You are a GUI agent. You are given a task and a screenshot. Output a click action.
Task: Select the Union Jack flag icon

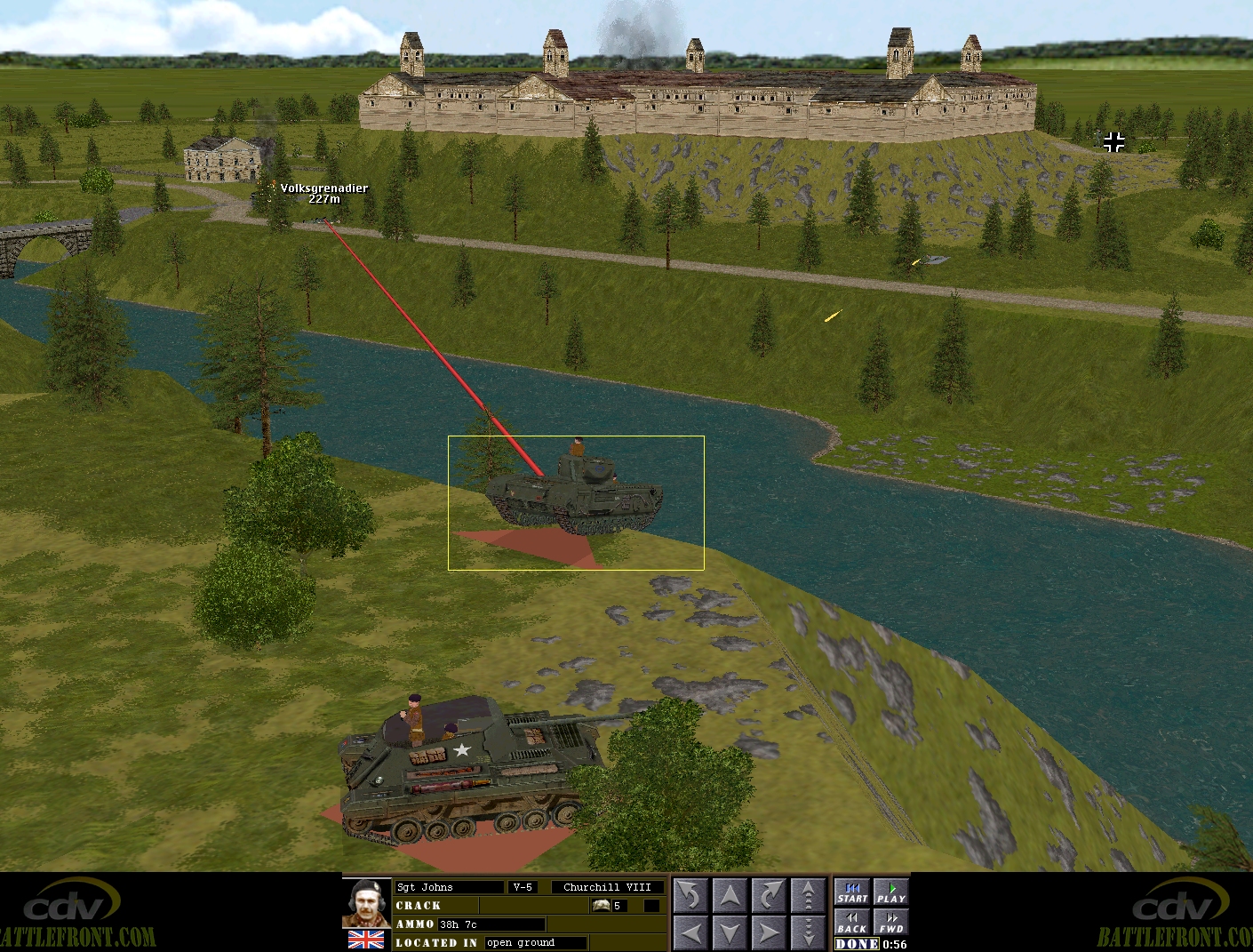(x=366, y=940)
